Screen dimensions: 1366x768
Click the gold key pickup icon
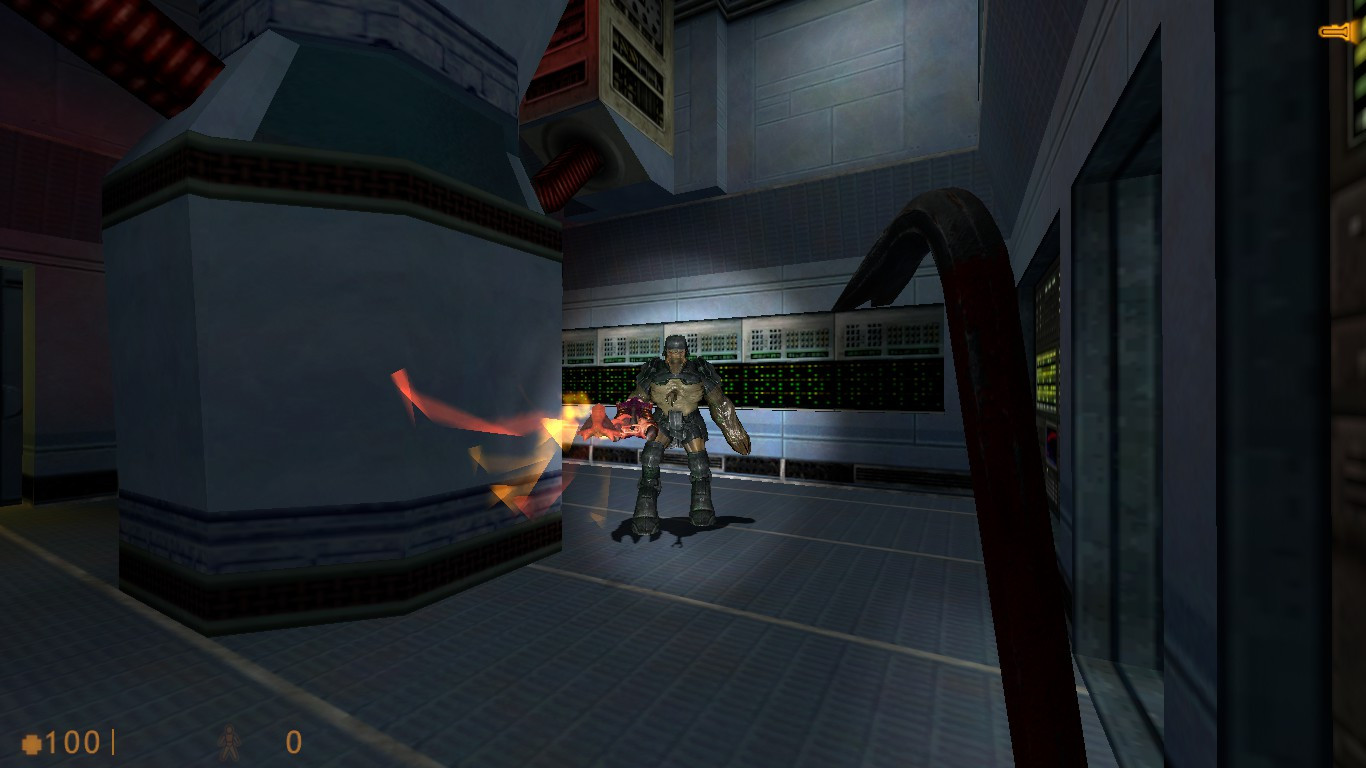[x=1337, y=29]
